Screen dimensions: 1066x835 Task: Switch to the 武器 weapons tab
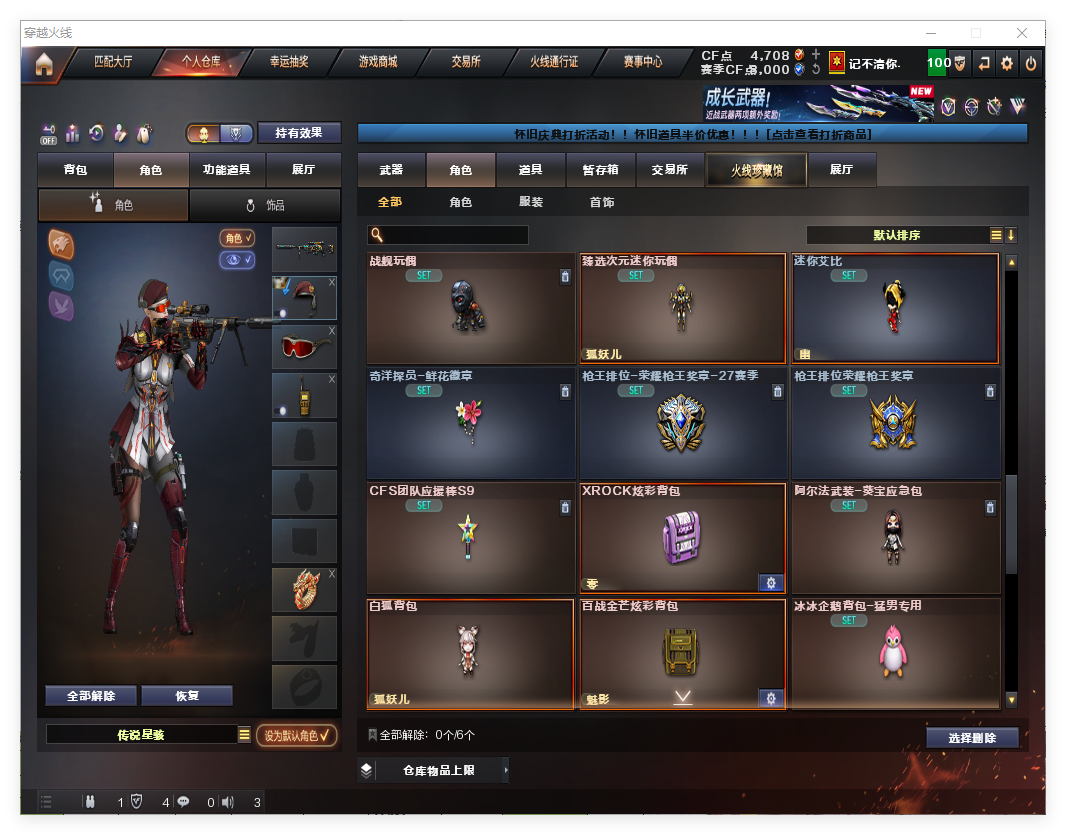[x=391, y=170]
